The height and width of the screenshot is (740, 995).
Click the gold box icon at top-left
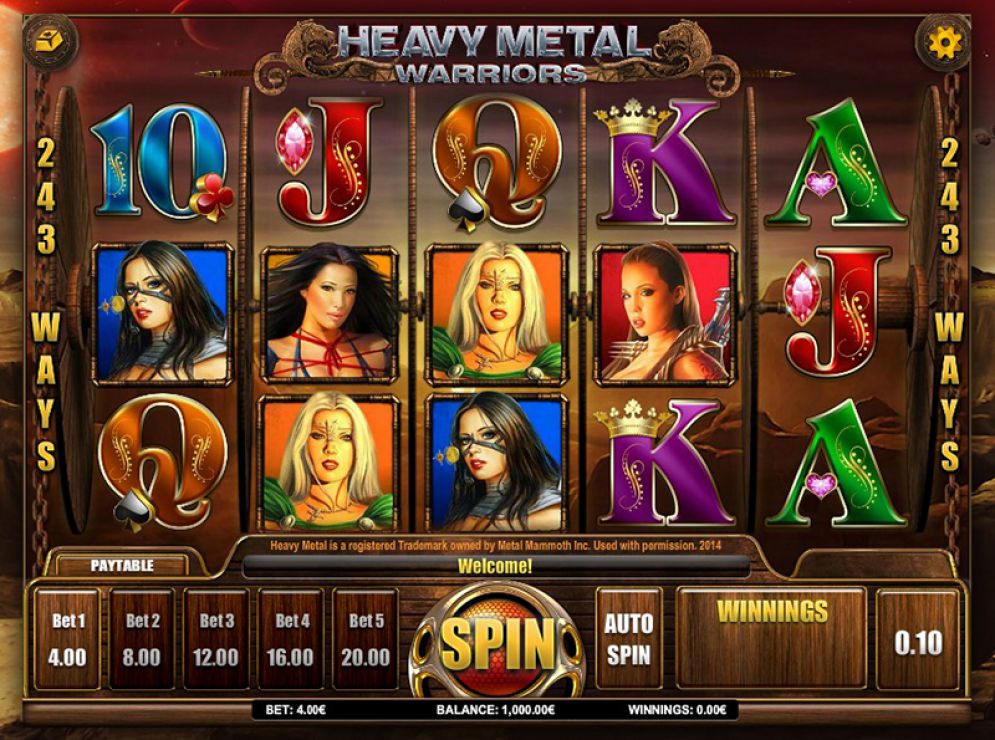coord(50,42)
